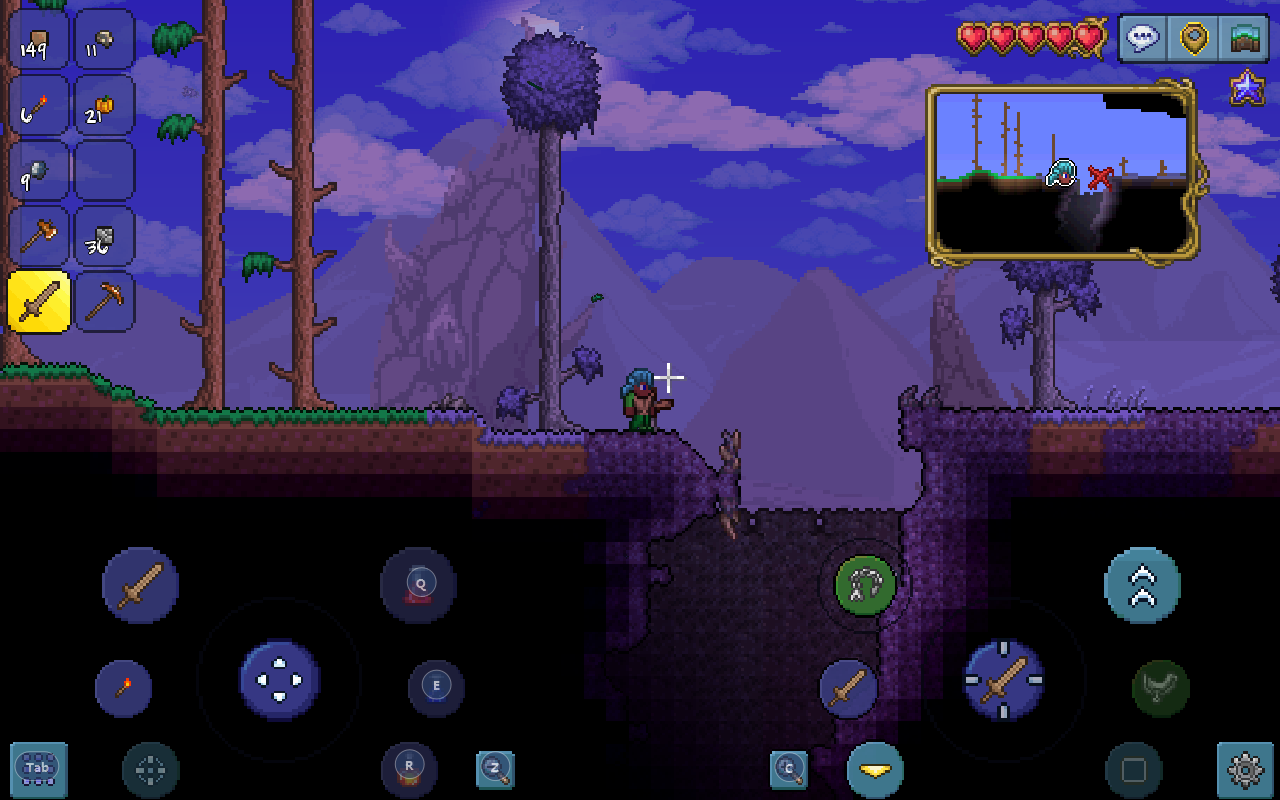Image resolution: width=1280 pixels, height=800 pixels.
Task: Select the copper pickaxe hotbar slot
Action: (x=104, y=301)
